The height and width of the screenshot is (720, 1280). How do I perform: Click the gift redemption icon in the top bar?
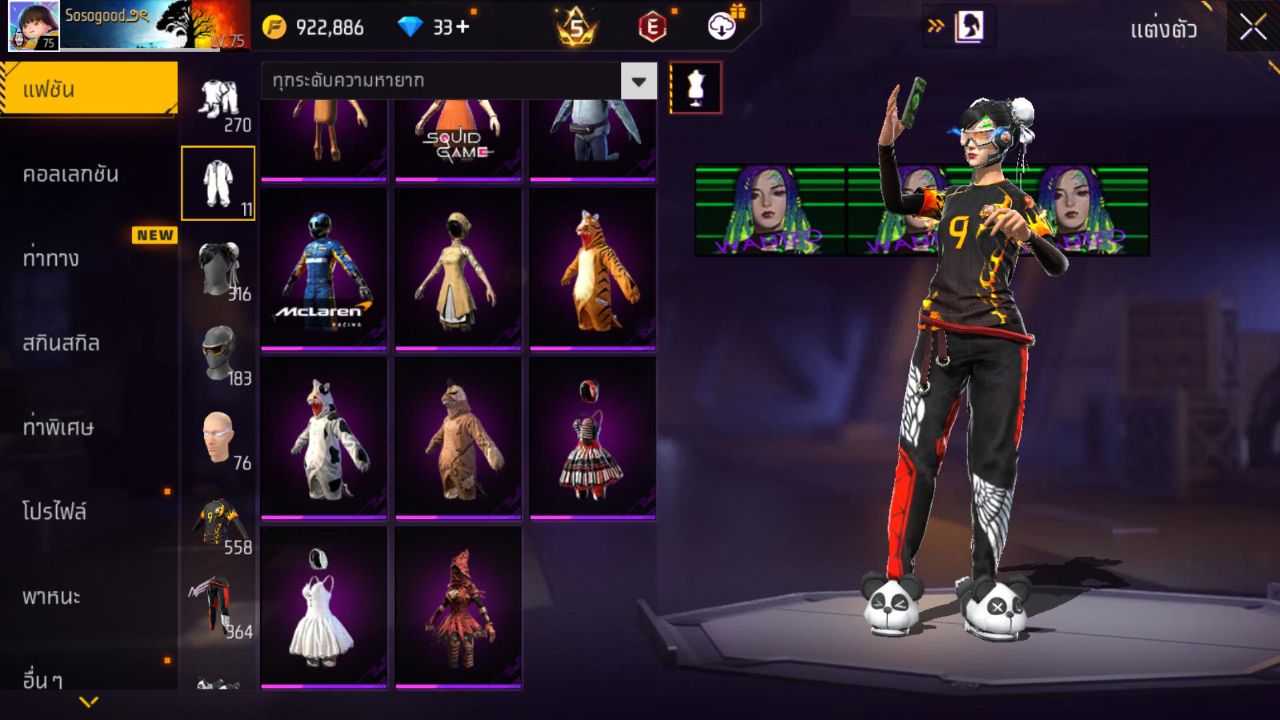pos(721,25)
